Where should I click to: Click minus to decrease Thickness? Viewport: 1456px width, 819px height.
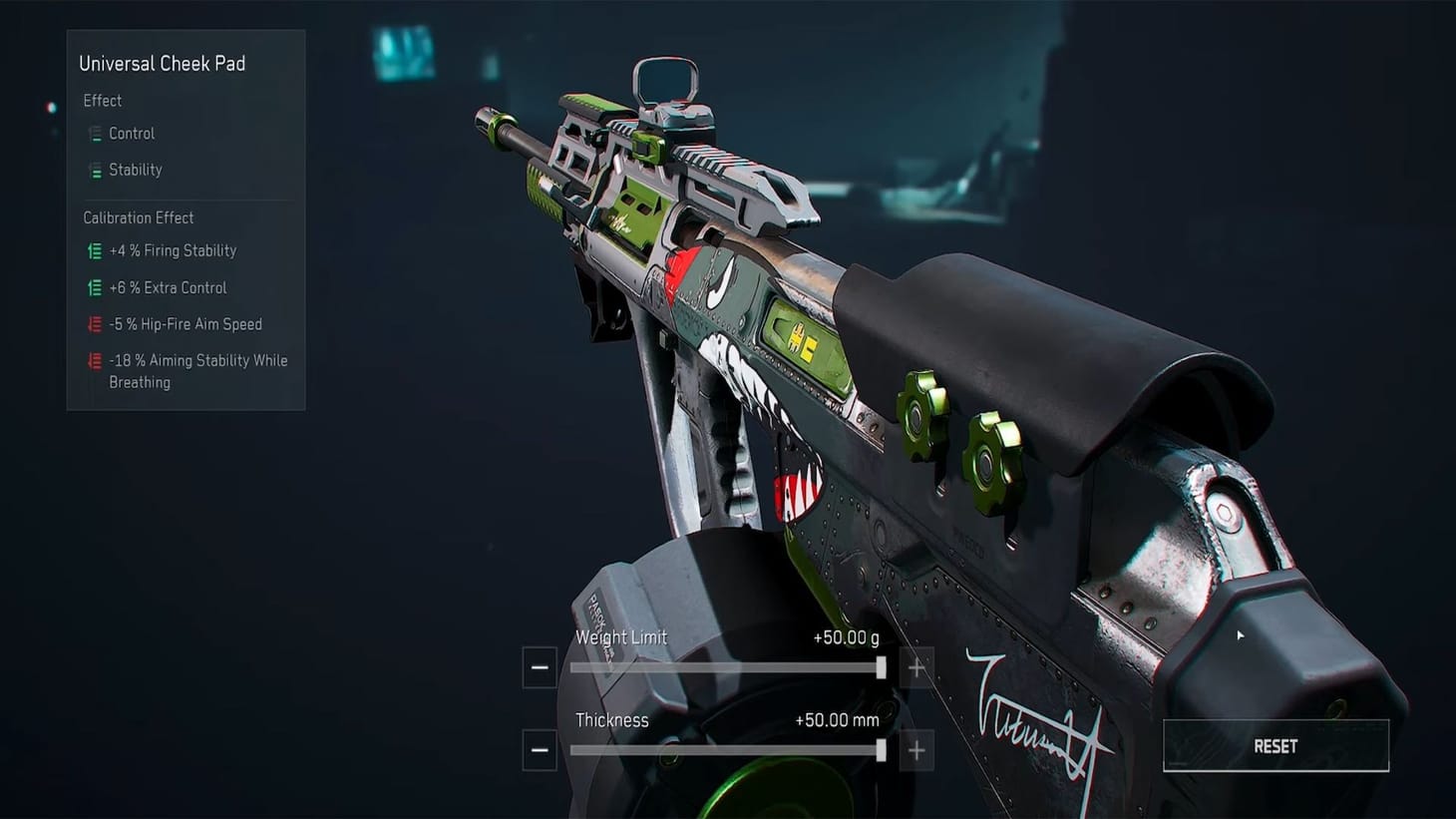pyautogui.click(x=540, y=749)
